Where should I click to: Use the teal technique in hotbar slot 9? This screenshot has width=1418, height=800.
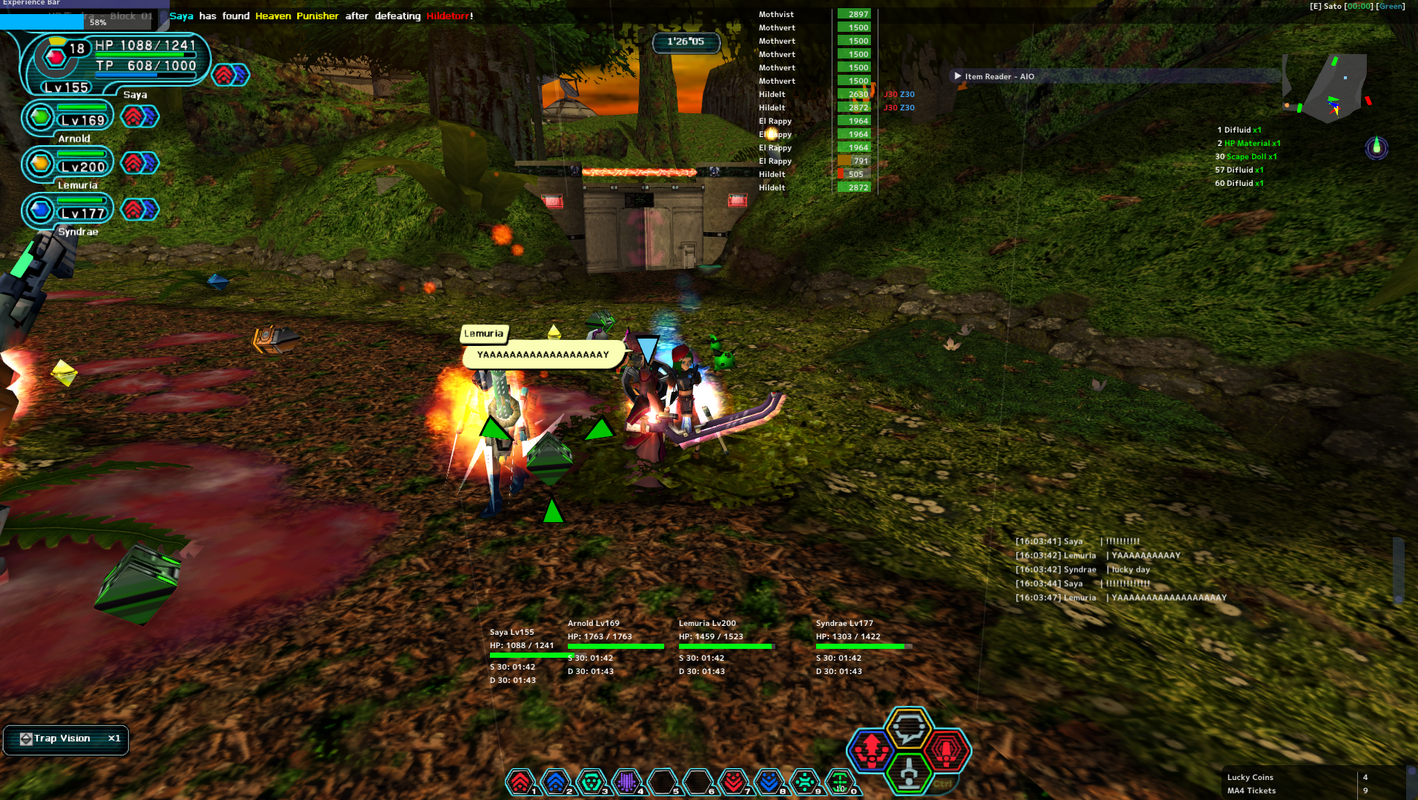pyautogui.click(x=805, y=781)
